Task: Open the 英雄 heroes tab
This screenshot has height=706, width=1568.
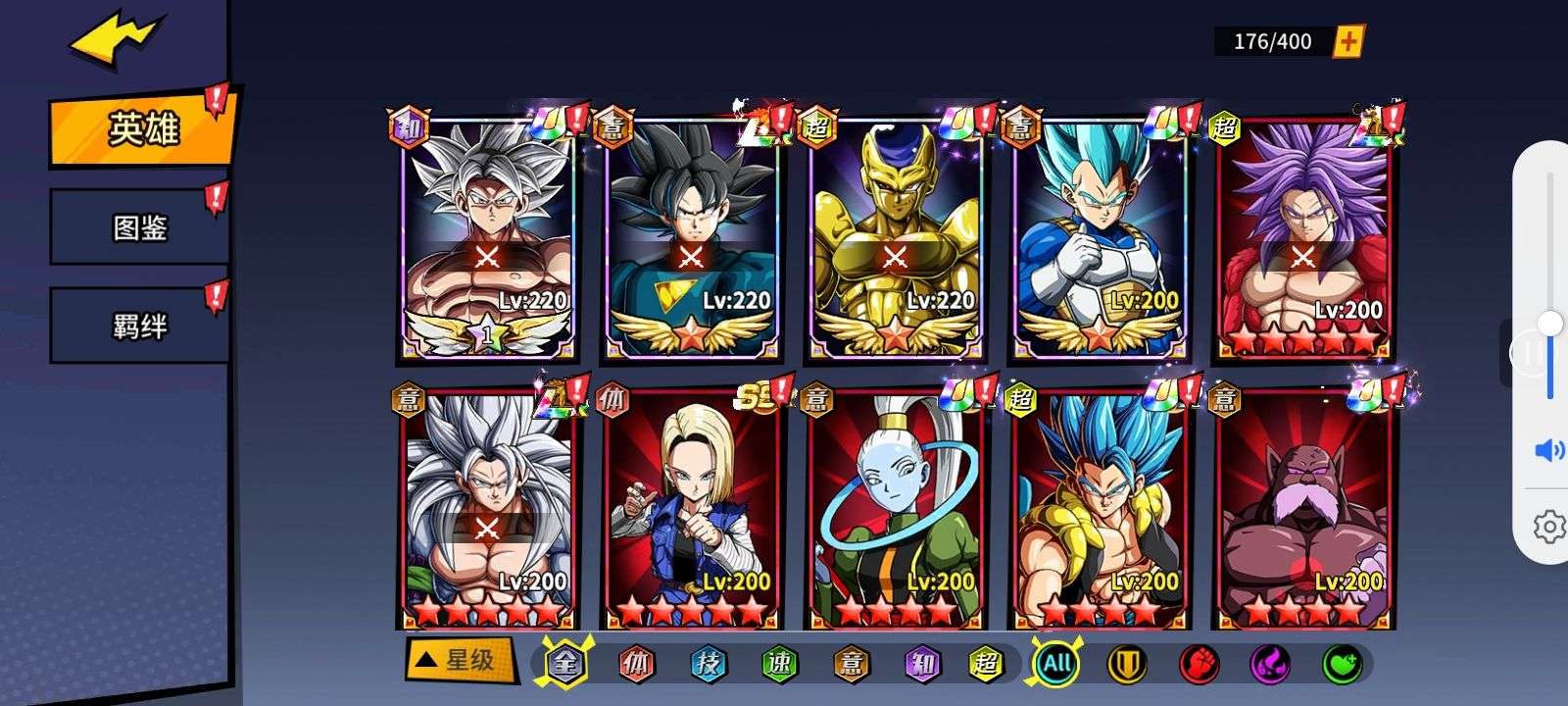Action: (x=142, y=128)
